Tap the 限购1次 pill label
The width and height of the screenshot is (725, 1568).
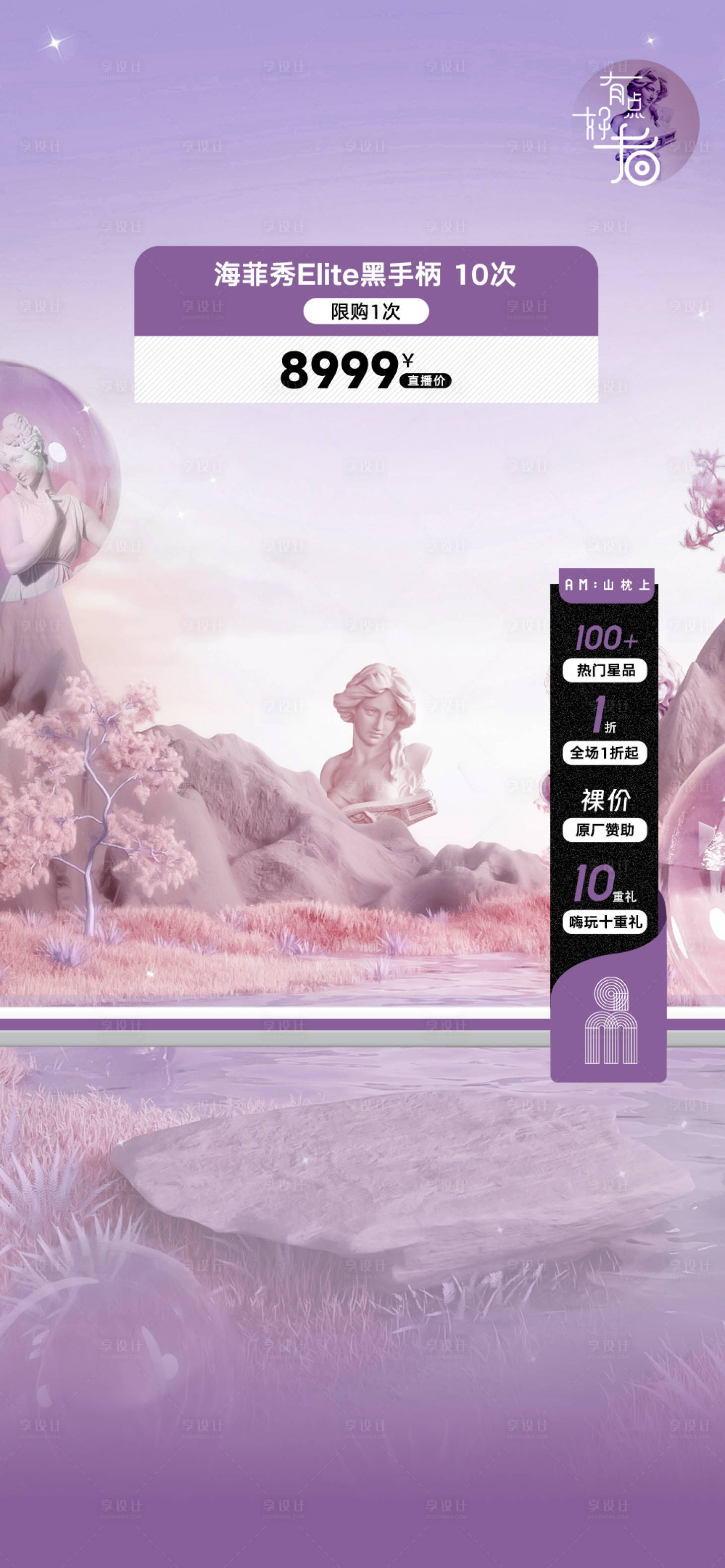click(x=366, y=312)
